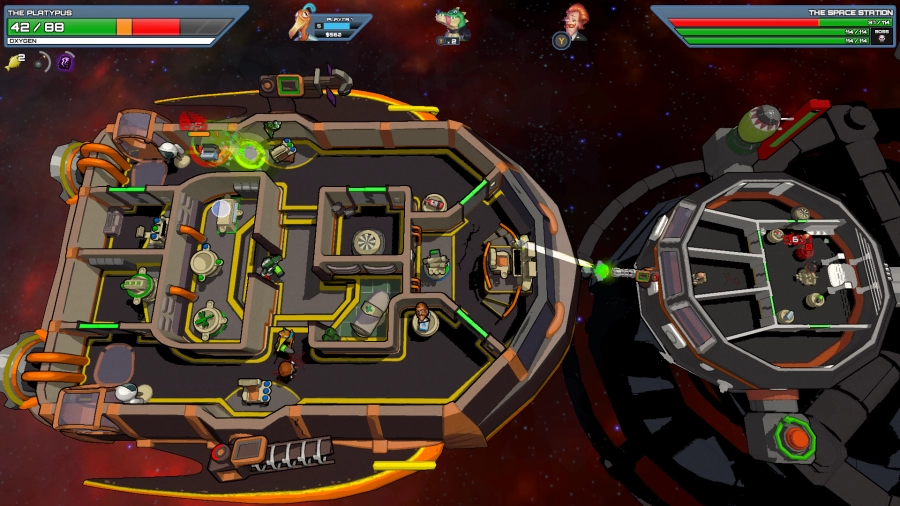Image resolution: width=900 pixels, height=506 pixels.
Task: Use the purple cube ability icon
Action: (x=66, y=62)
